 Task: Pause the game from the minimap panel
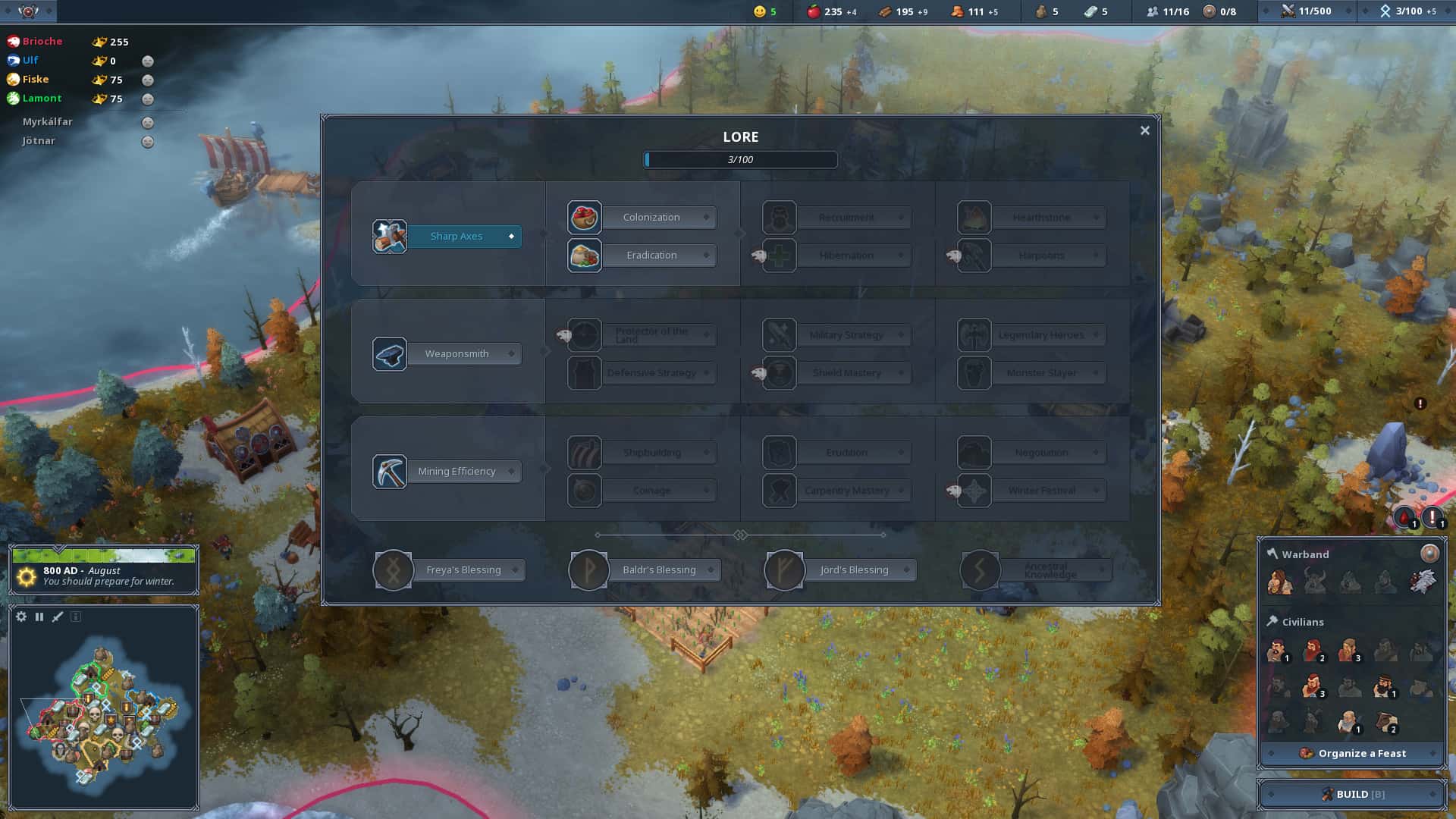click(x=39, y=617)
